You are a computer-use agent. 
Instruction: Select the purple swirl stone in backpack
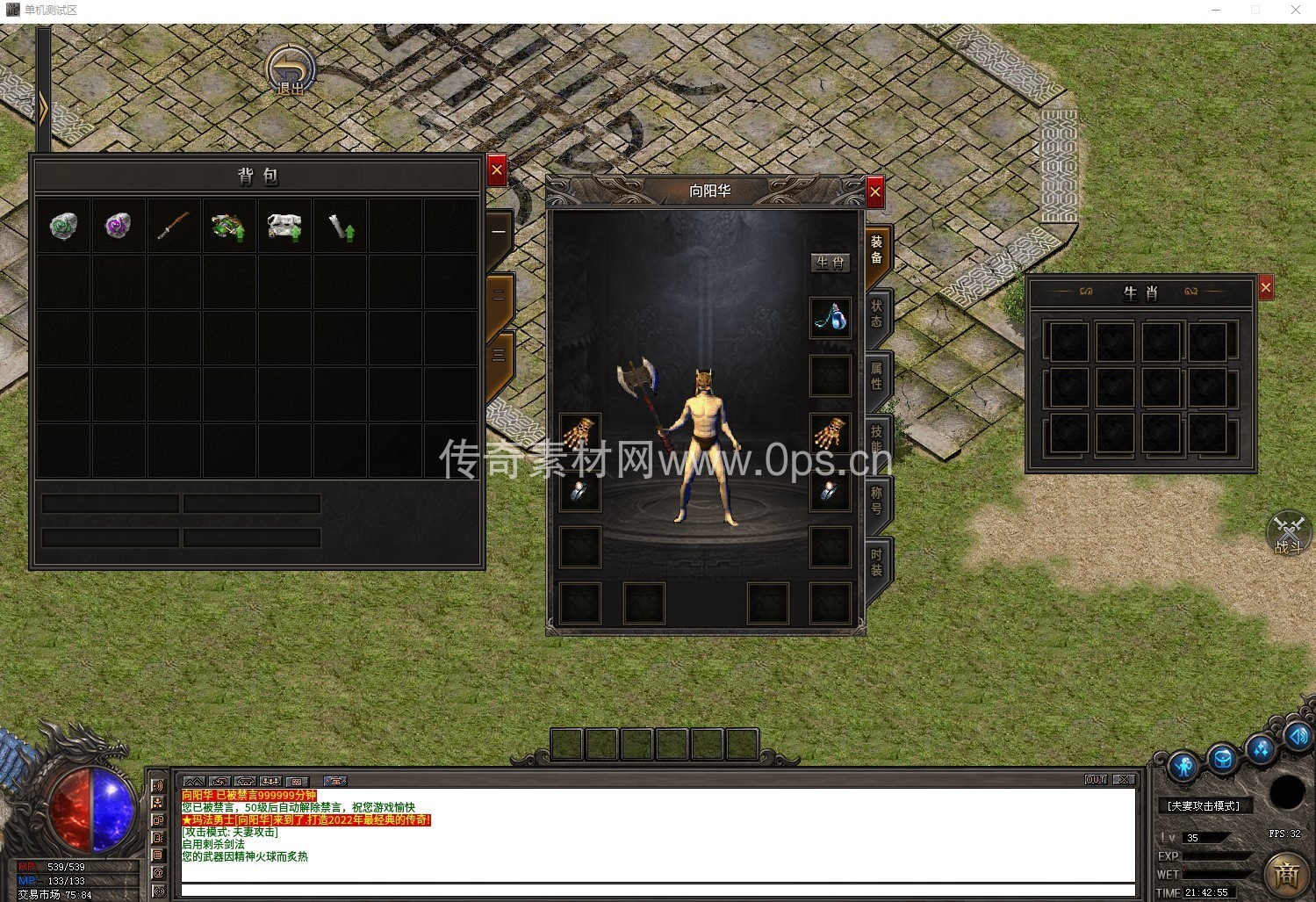coord(118,227)
